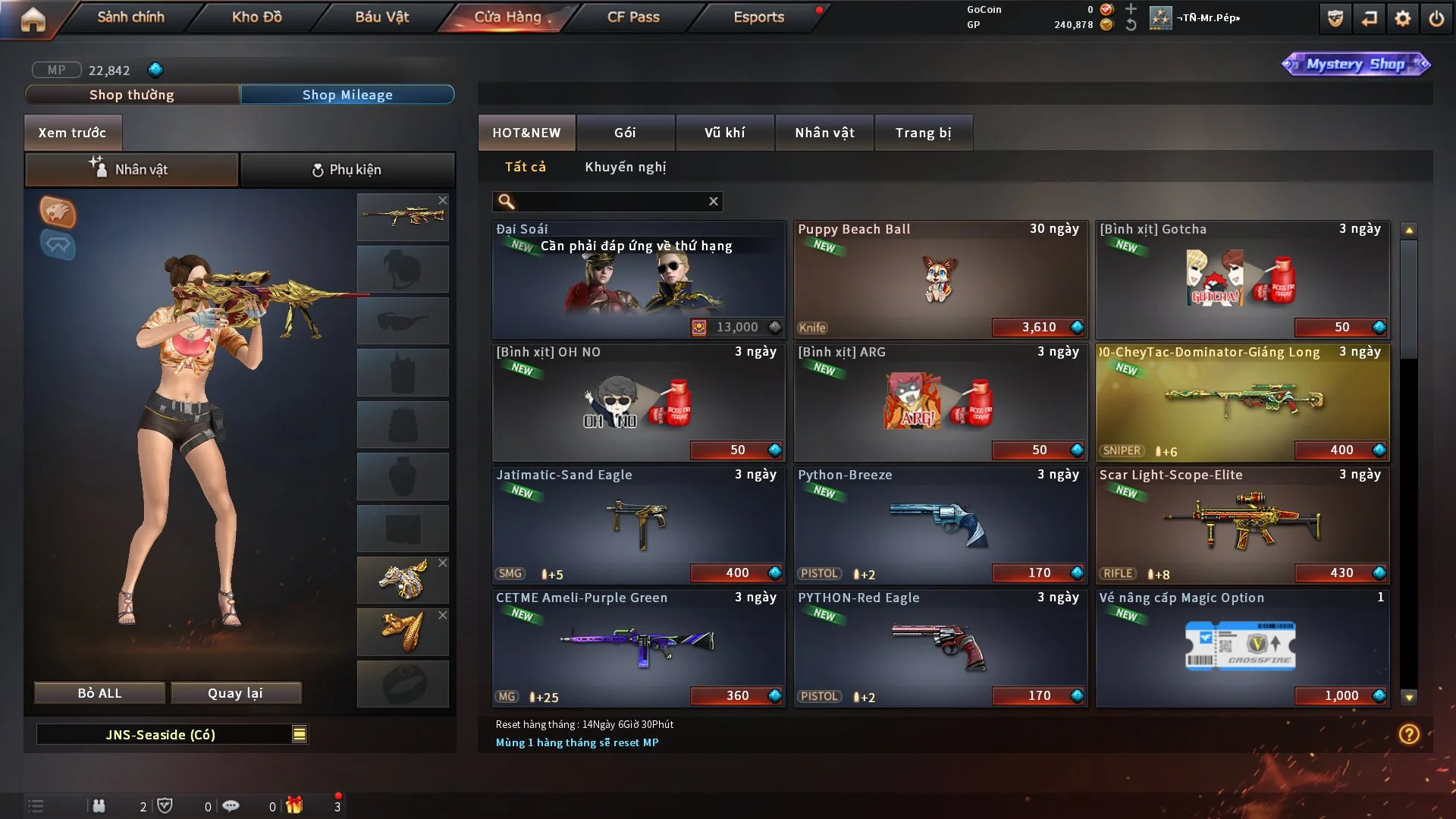The image size is (1456, 819).
Task: Select the Vũ khí category tab
Action: 724,133
